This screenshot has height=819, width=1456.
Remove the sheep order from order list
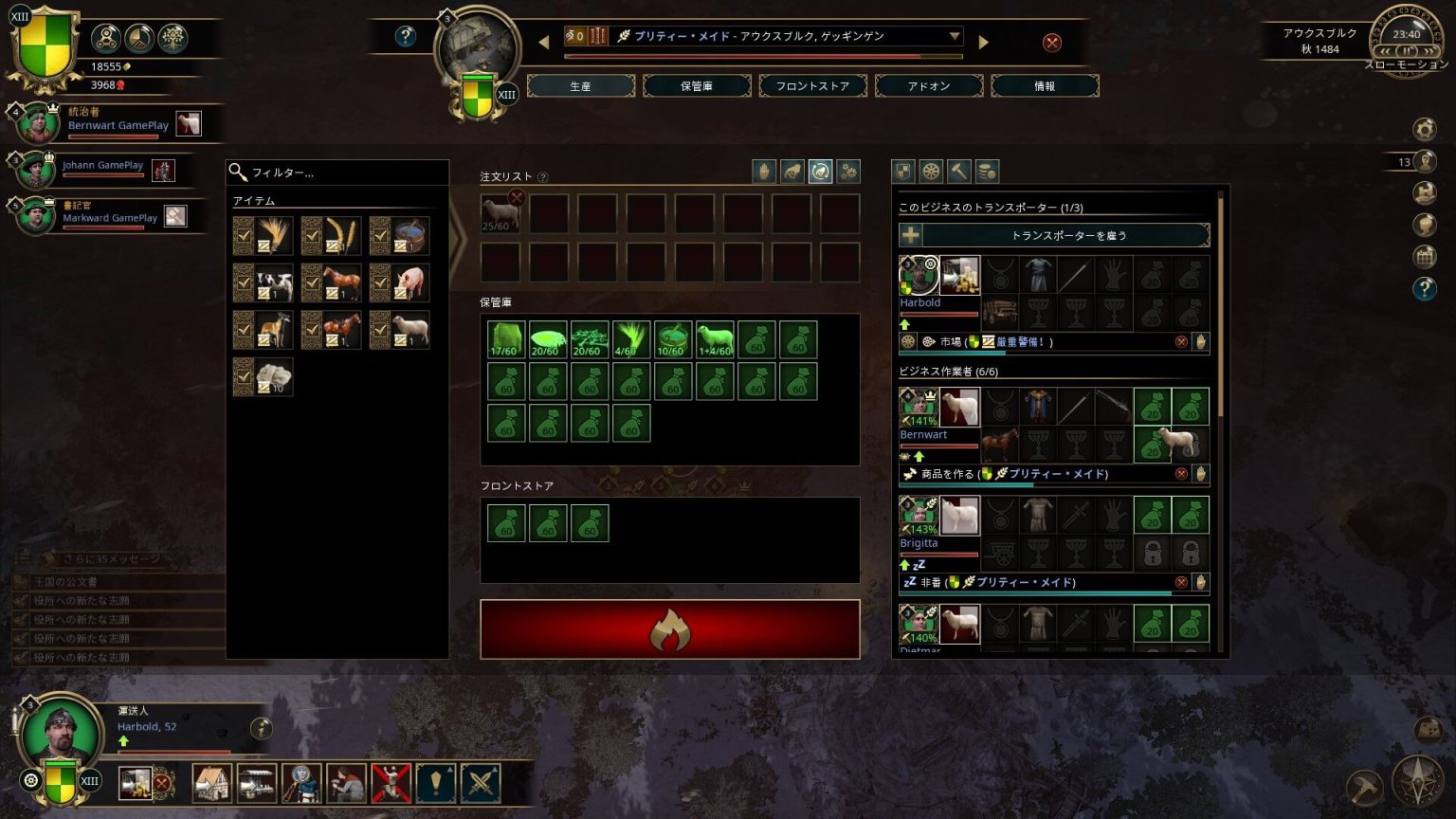pyautogui.click(x=517, y=197)
